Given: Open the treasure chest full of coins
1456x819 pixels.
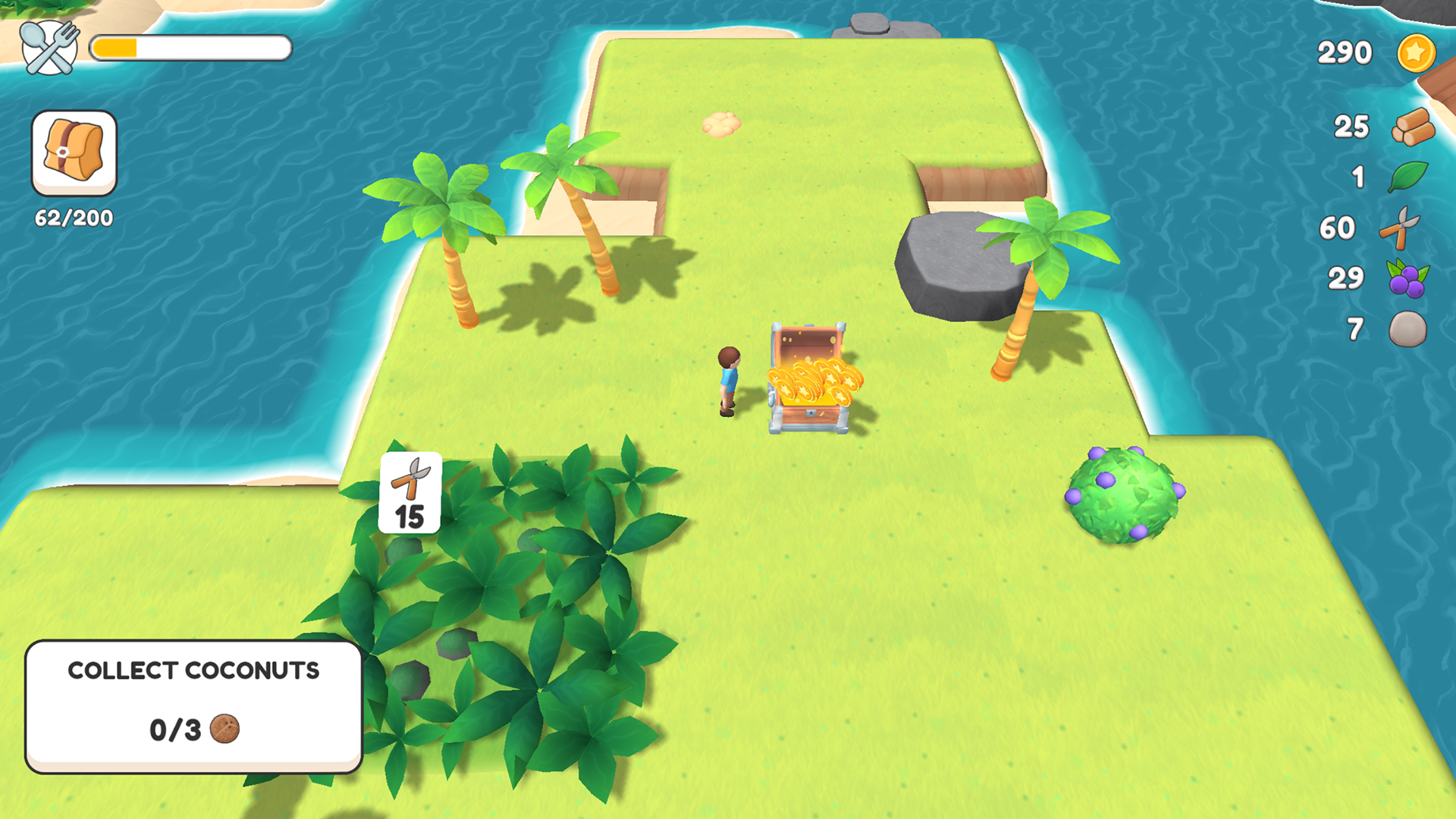Looking at the screenshot, I should 809,379.
